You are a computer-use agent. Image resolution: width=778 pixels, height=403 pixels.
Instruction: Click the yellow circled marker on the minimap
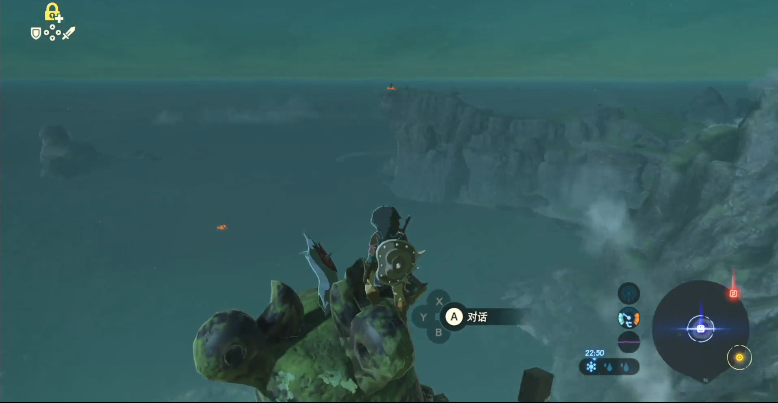click(739, 357)
